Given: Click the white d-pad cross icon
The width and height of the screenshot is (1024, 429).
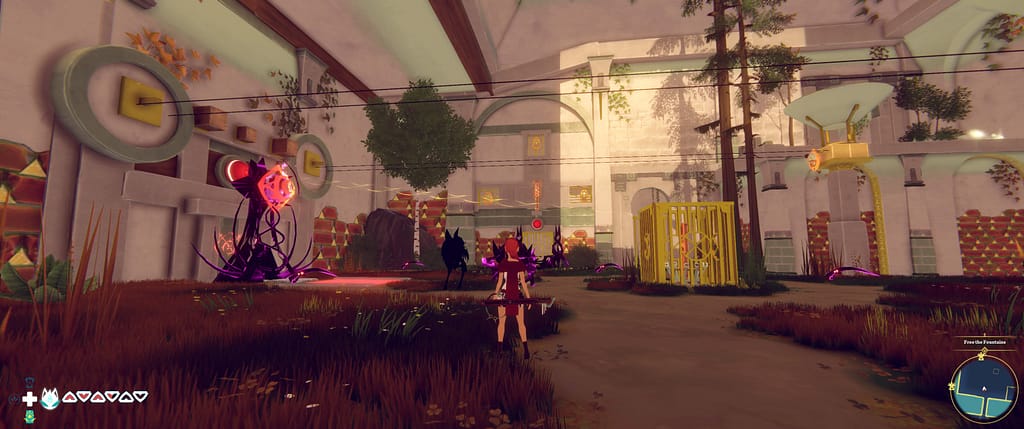Looking at the screenshot, I should tap(30, 398).
